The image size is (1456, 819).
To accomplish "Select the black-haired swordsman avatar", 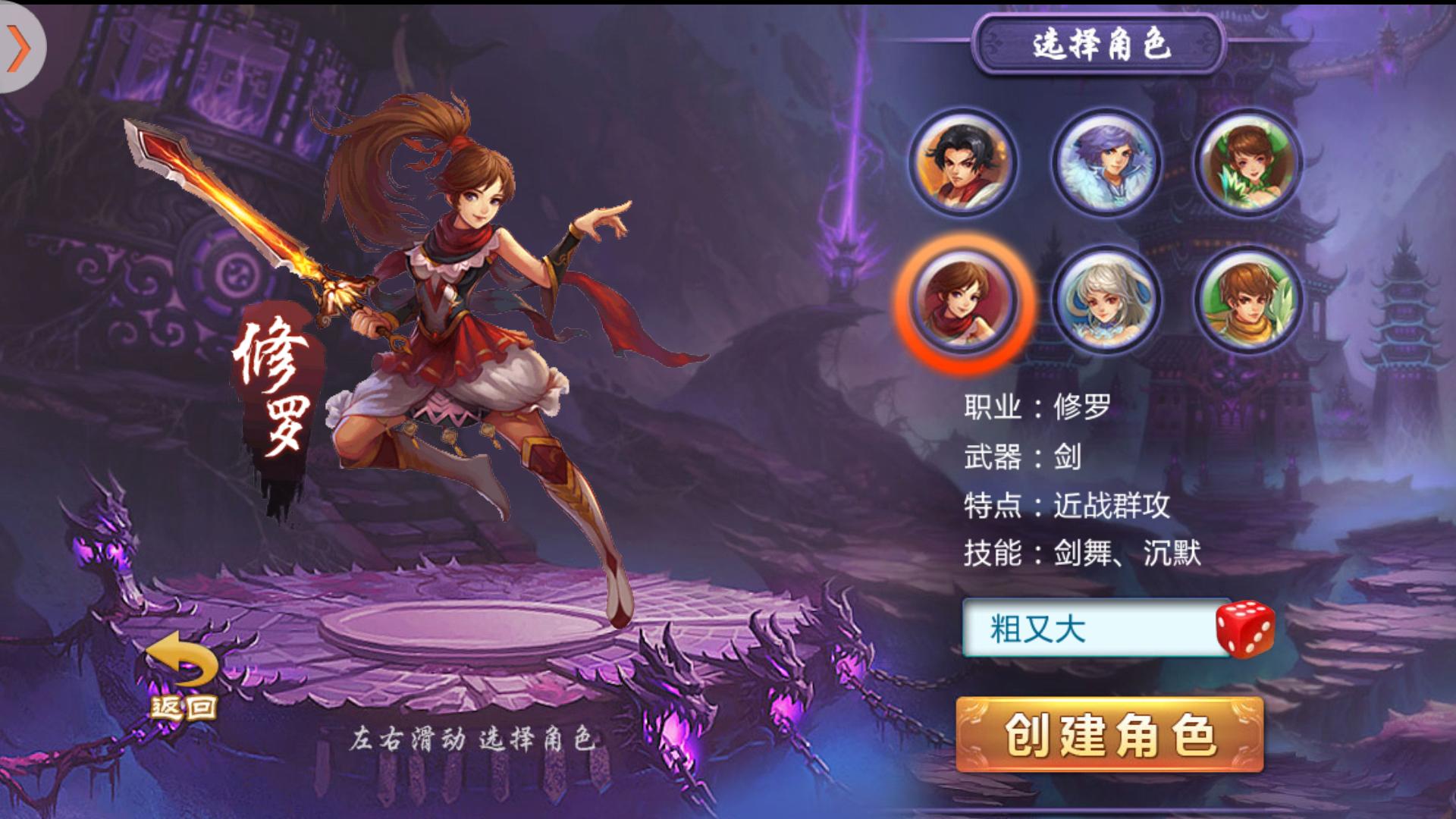I will click(965, 163).
